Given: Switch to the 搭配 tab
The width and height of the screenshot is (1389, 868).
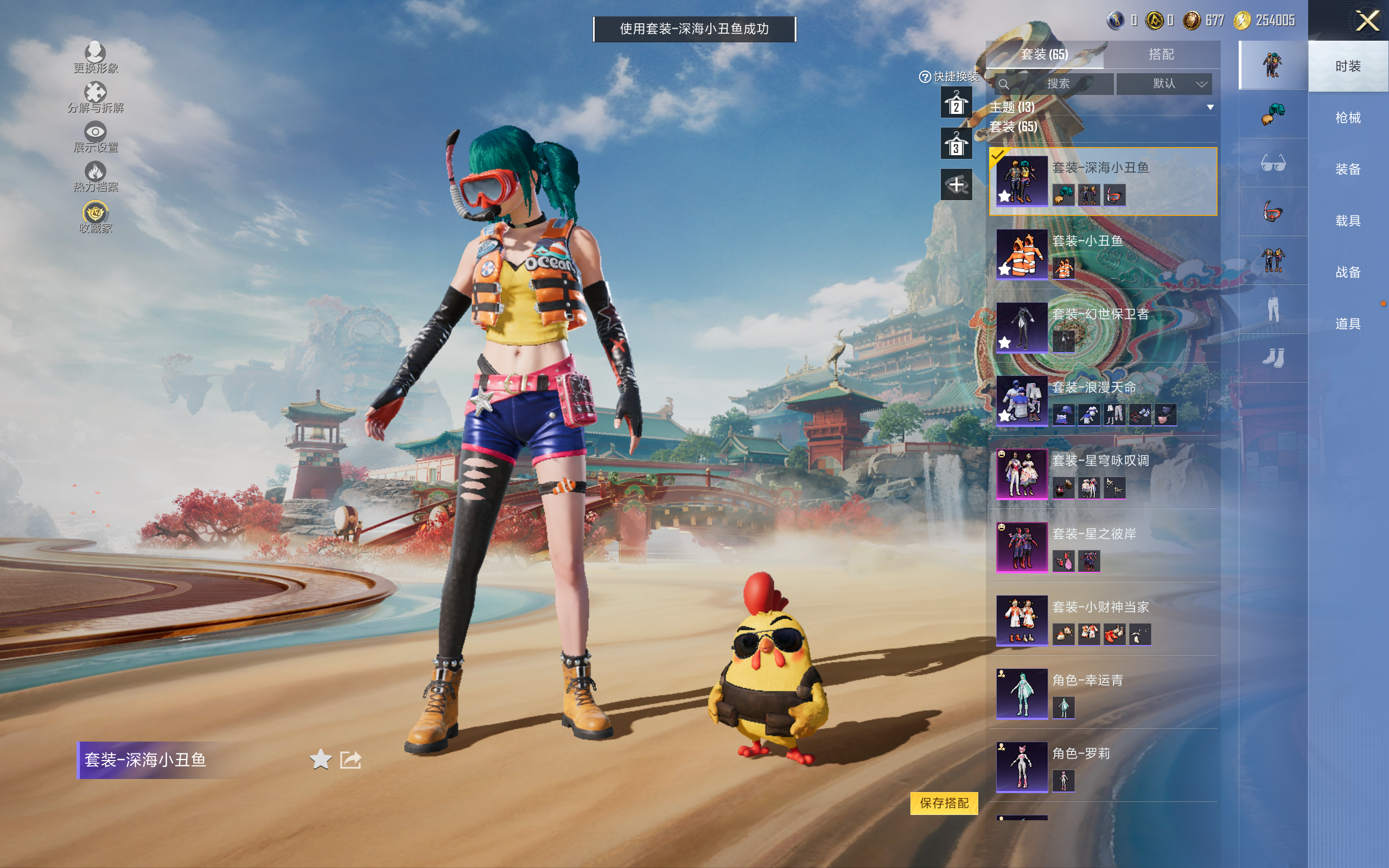Looking at the screenshot, I should [1161, 55].
